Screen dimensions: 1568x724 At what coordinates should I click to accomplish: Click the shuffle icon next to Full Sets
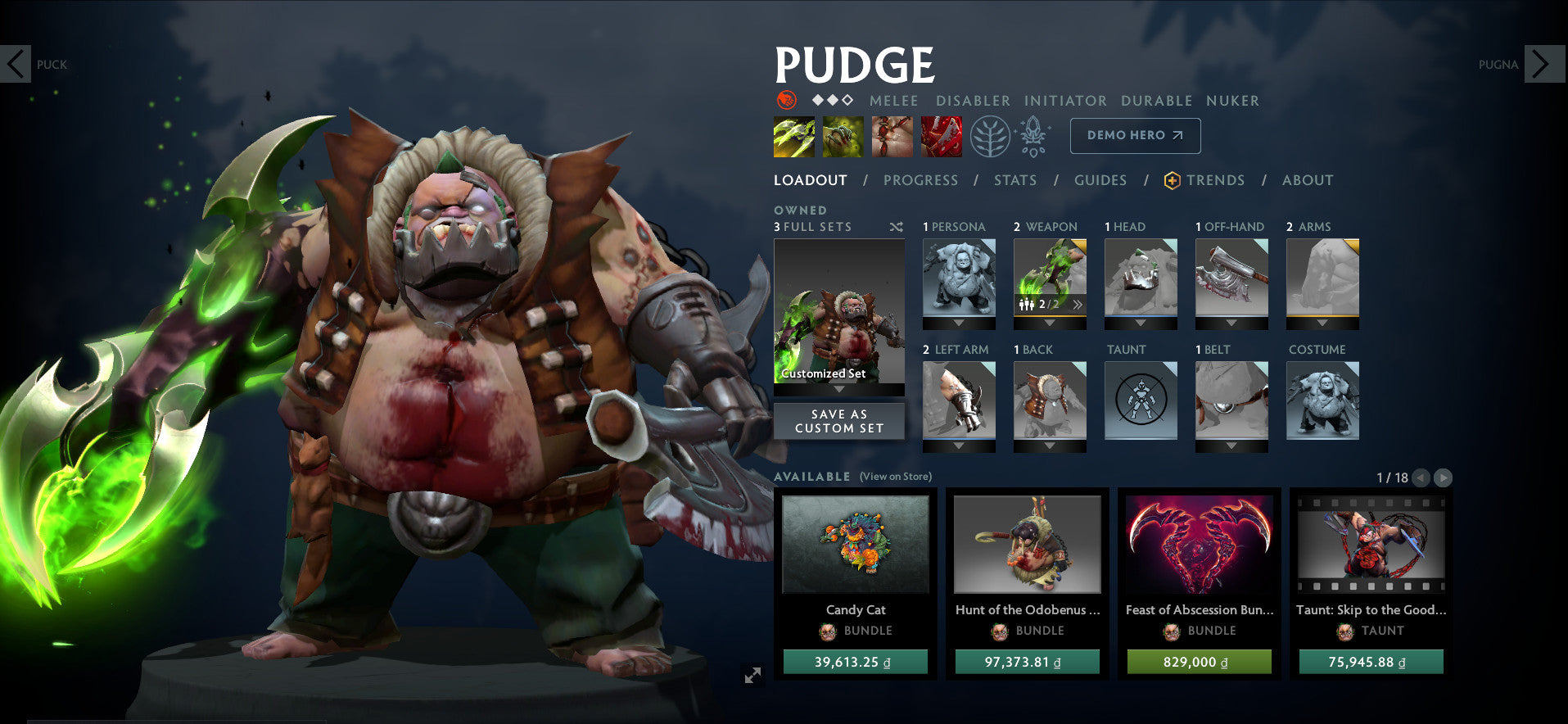pyautogui.click(x=895, y=227)
